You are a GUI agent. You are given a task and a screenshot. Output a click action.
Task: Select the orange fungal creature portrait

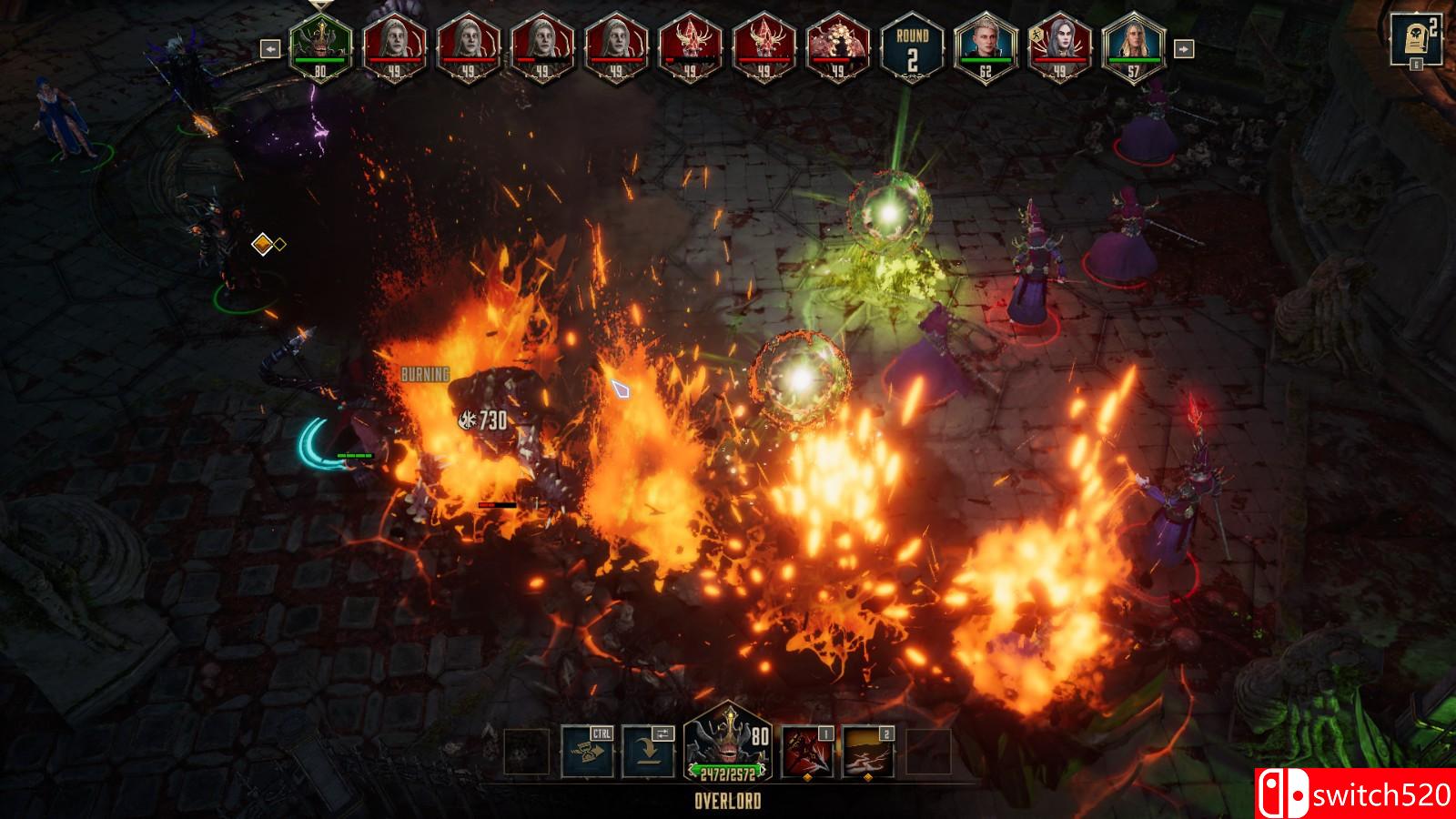[x=837, y=47]
